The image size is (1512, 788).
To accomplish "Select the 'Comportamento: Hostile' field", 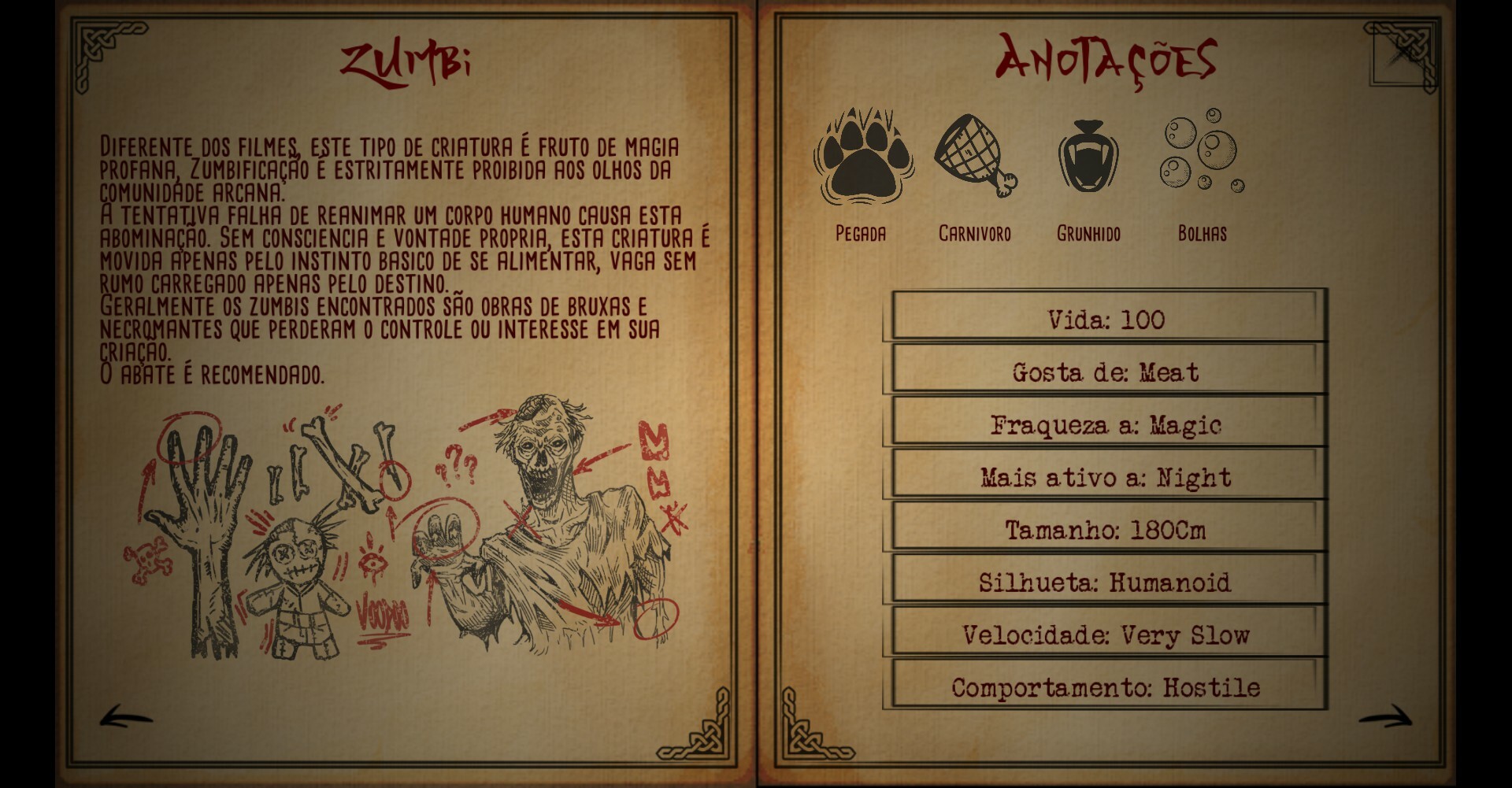I will (x=1106, y=686).
